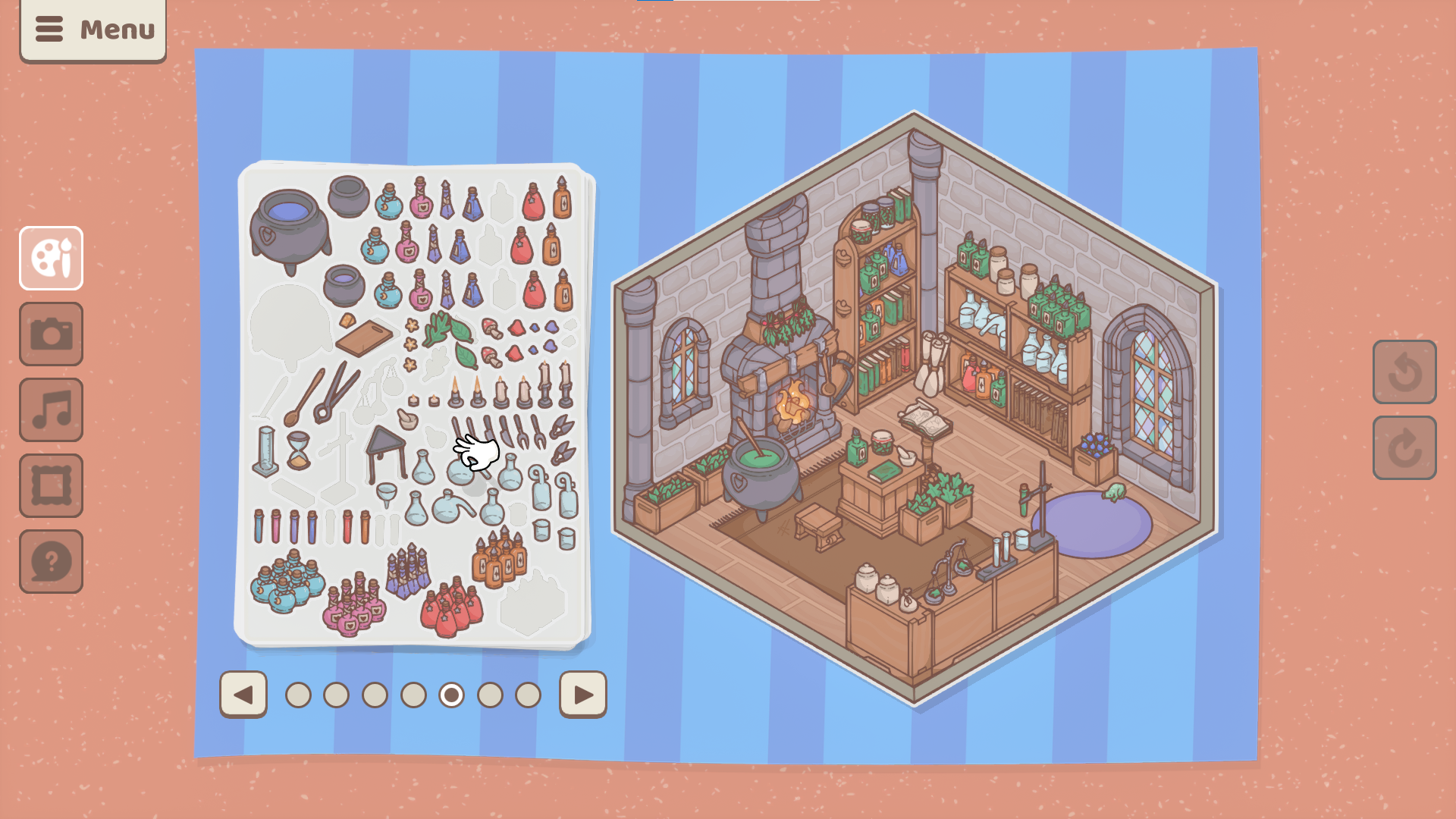Open the music settings
1456x819 pixels.
pyautogui.click(x=51, y=409)
